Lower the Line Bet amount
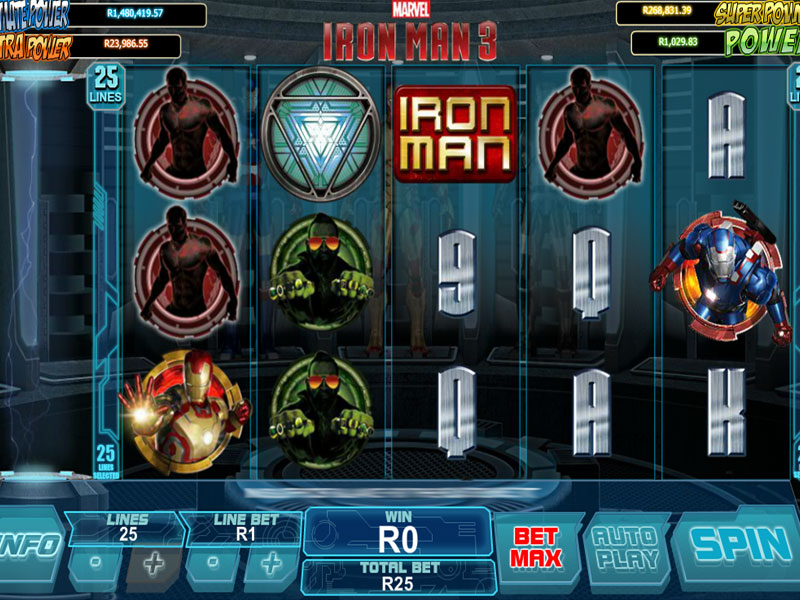The width and height of the screenshot is (800, 600). click(213, 563)
